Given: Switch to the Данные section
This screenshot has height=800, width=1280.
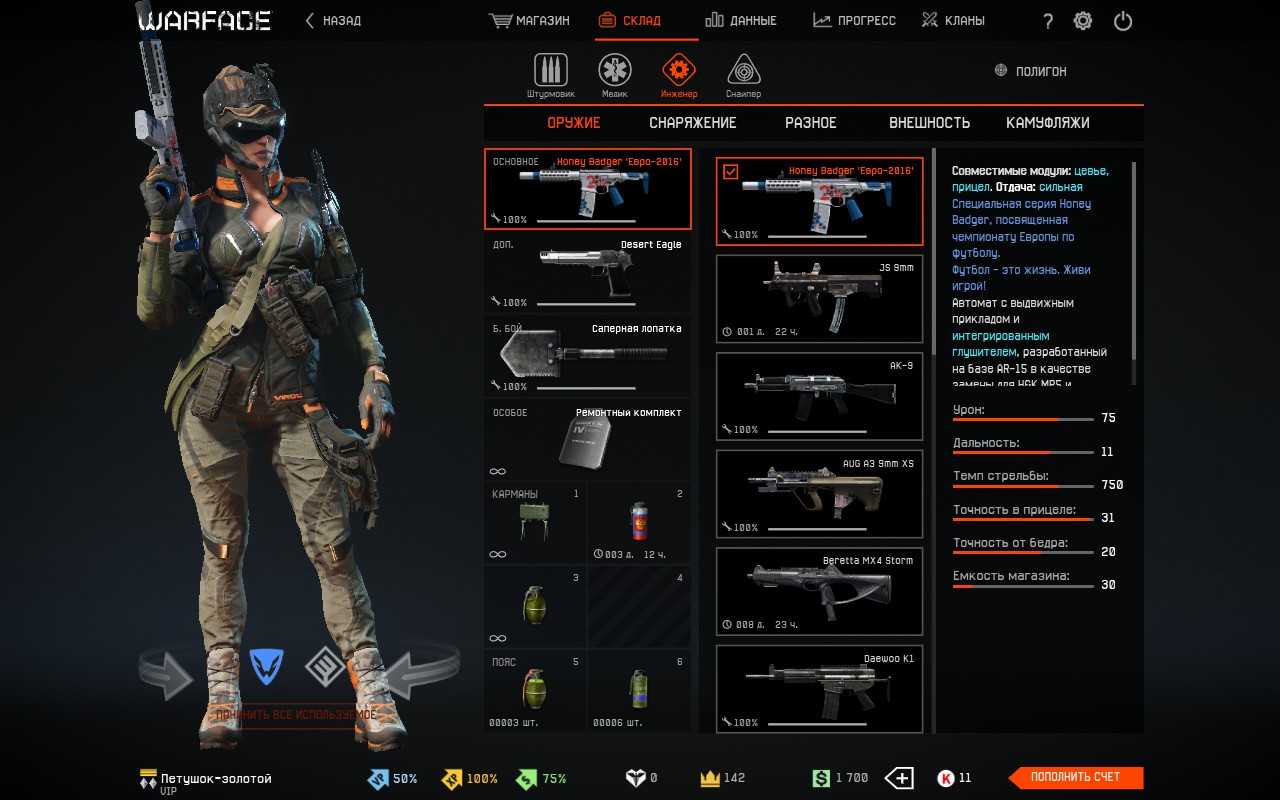Looking at the screenshot, I should pos(740,20).
